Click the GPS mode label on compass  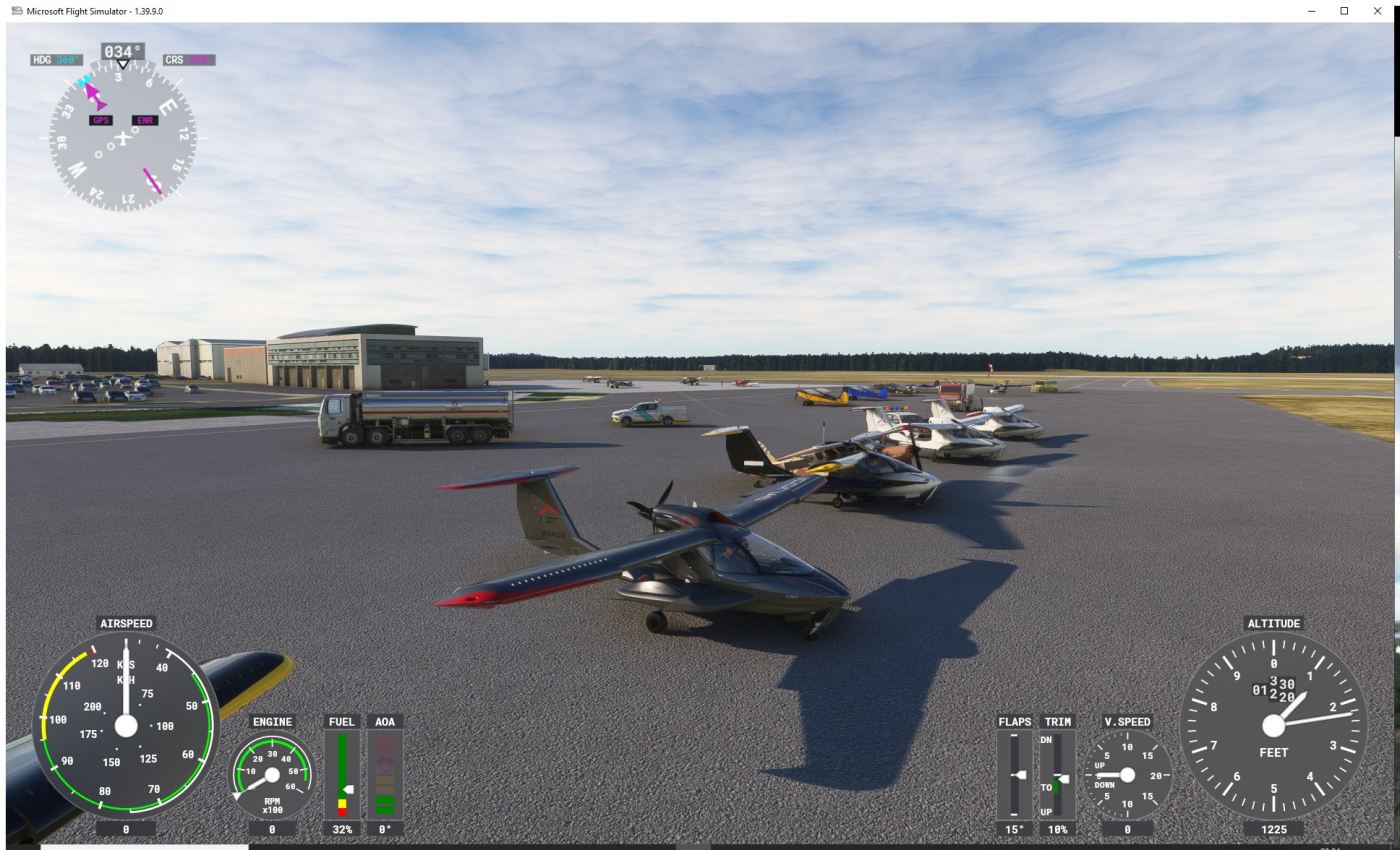point(100,121)
